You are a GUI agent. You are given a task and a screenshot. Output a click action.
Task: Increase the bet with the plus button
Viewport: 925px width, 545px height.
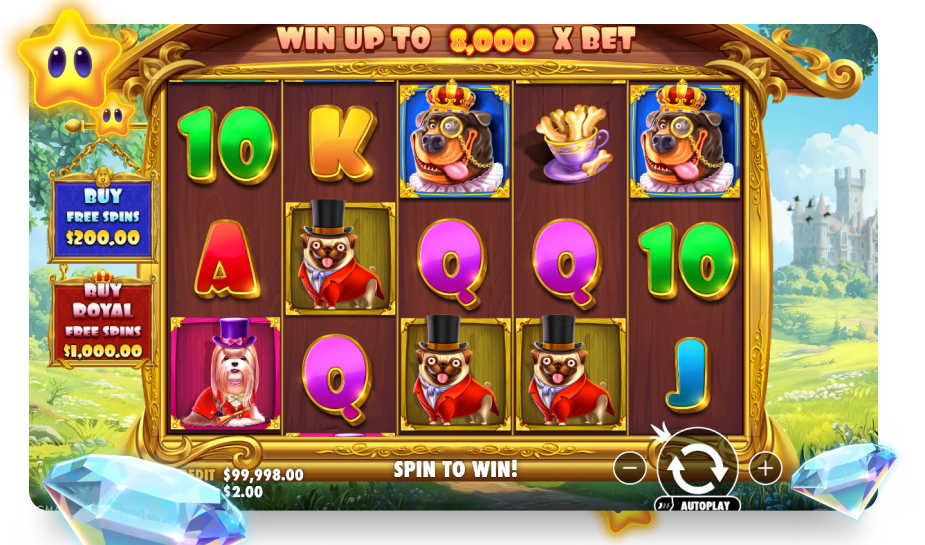pyautogui.click(x=765, y=467)
